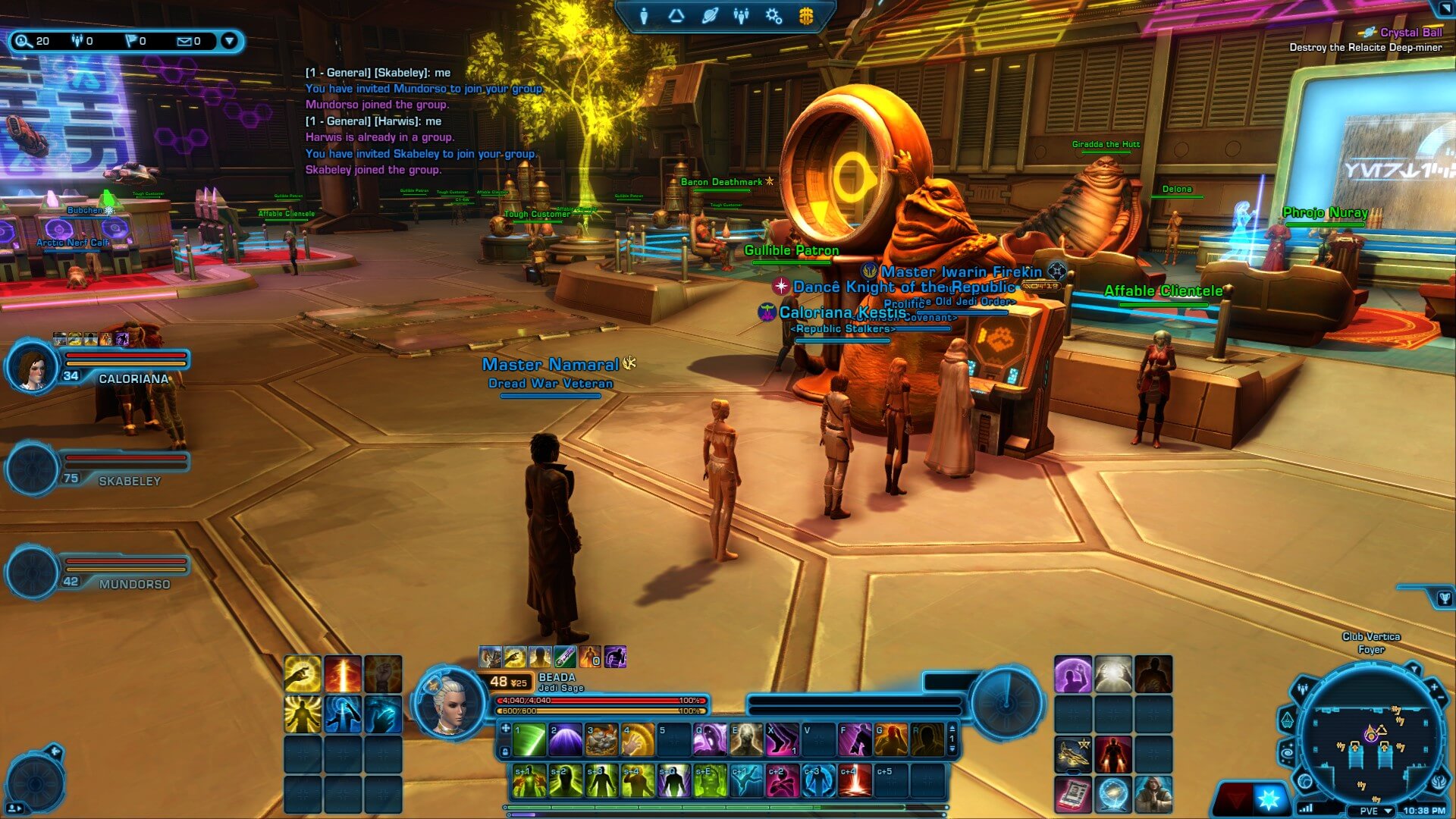The height and width of the screenshot is (819, 1456).
Task: Select Skabeley's party frame
Action: pos(99,469)
